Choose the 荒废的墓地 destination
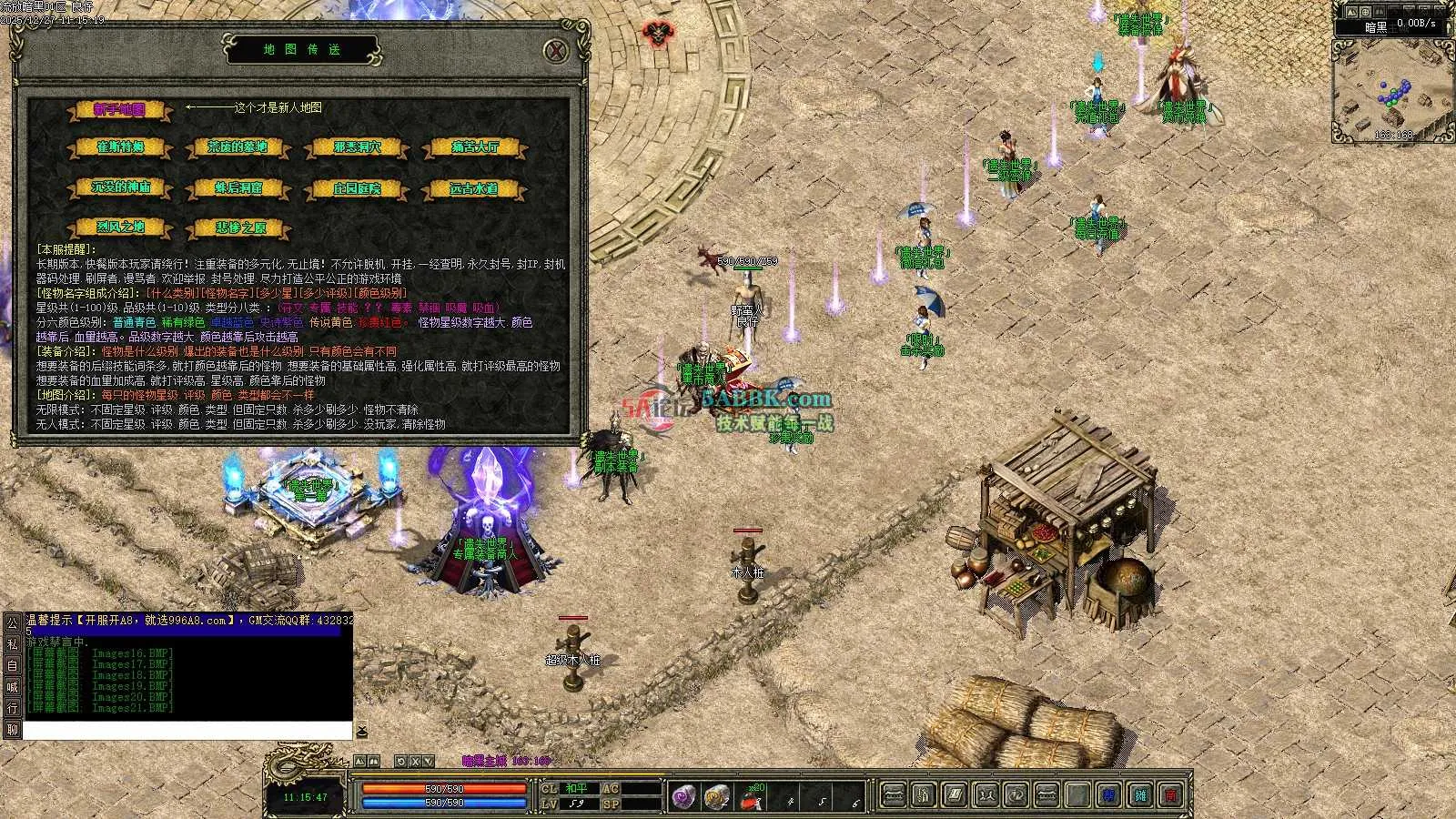Viewport: 1456px width, 819px height. 237,147
